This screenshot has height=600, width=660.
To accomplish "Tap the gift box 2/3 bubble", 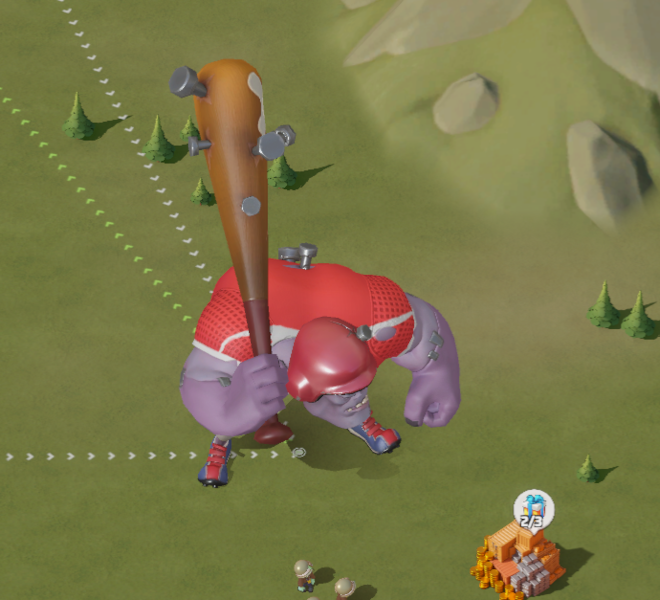I will [x=533, y=510].
